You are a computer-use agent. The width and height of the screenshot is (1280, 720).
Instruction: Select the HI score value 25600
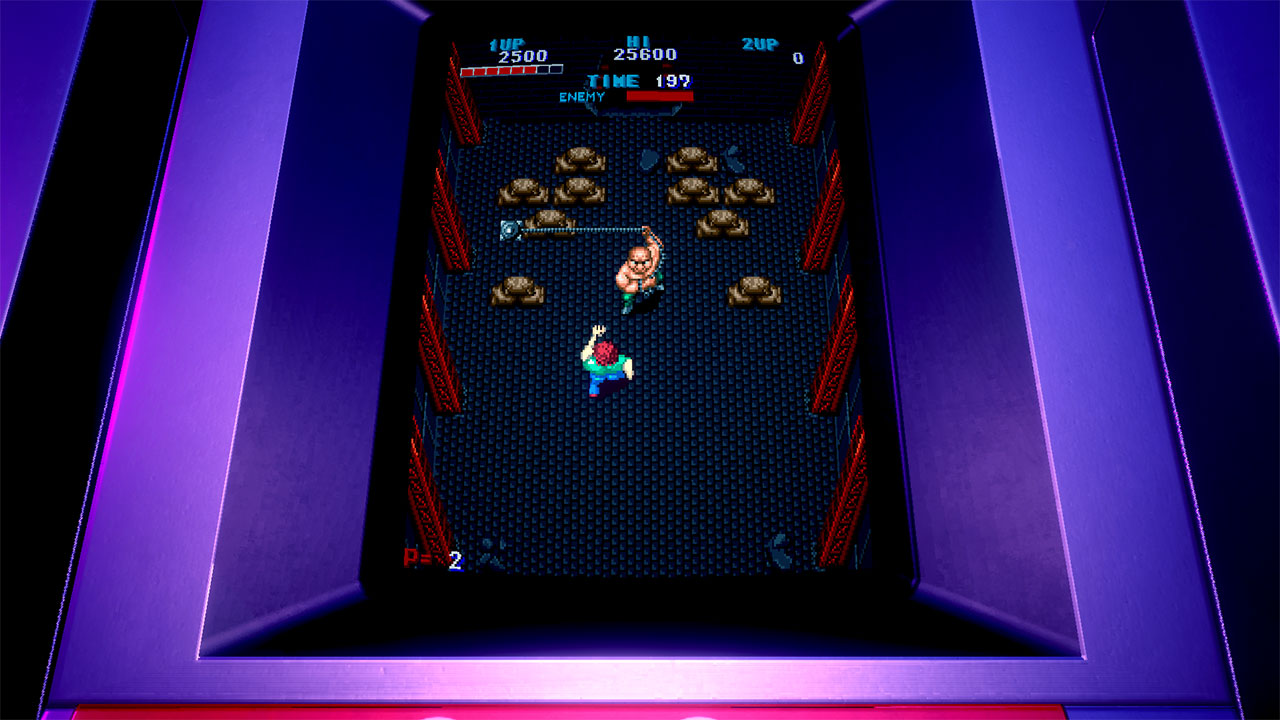(647, 55)
